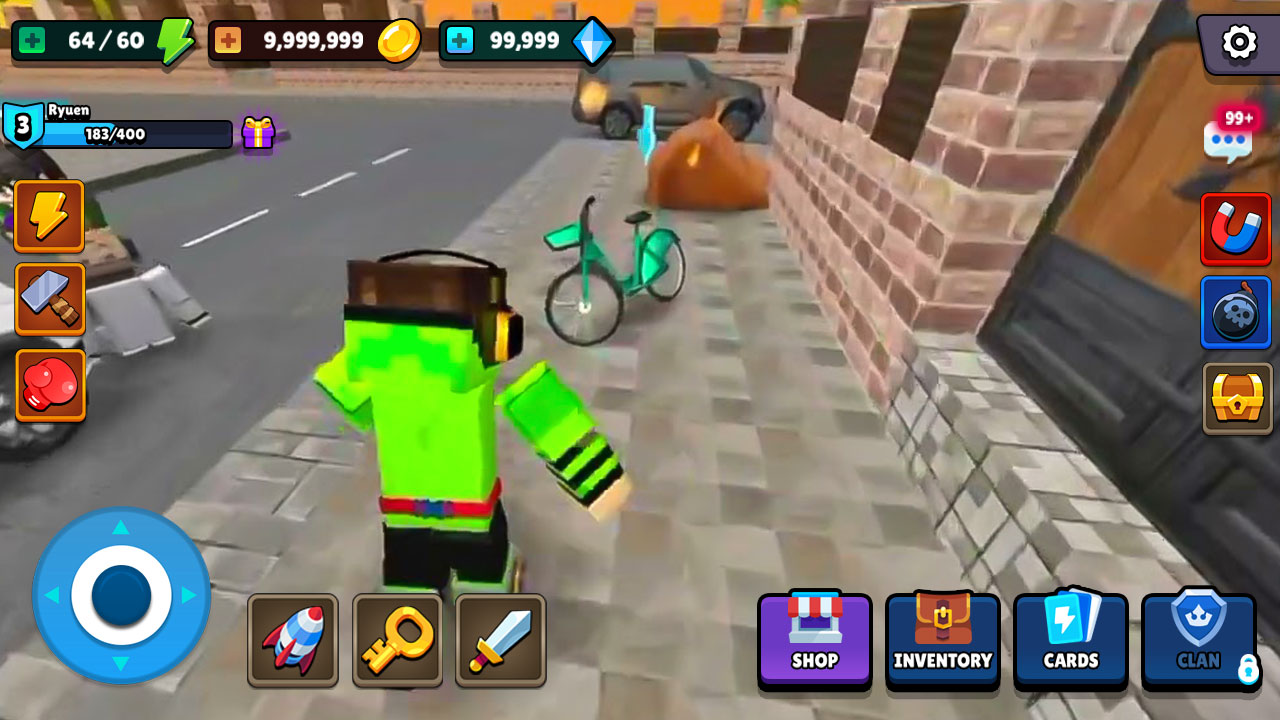
Task: Equip the sword weapon
Action: click(x=501, y=639)
